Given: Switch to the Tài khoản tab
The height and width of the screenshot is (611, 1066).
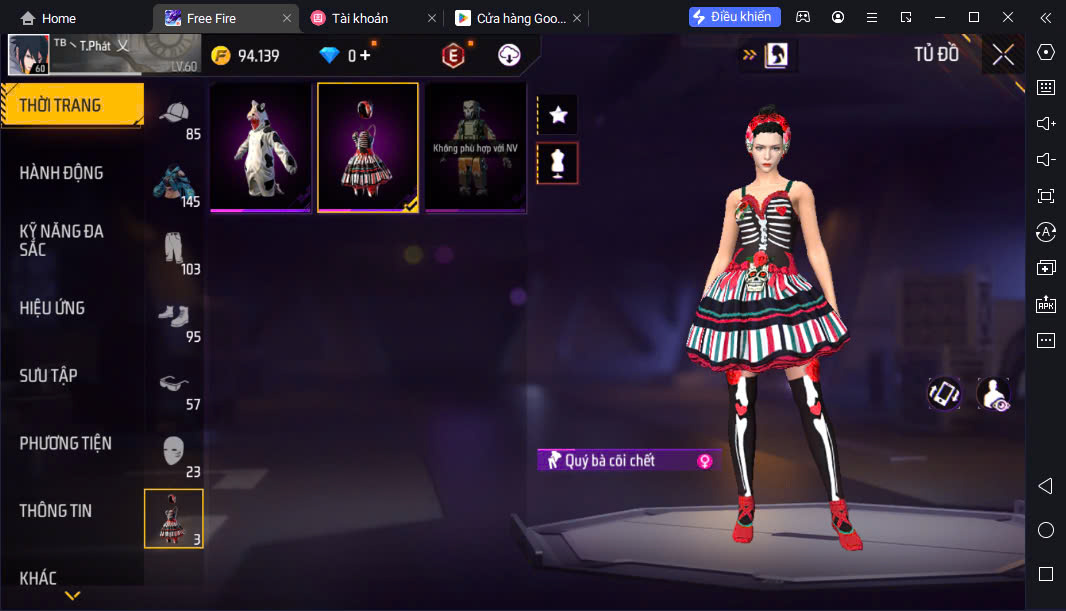Looking at the screenshot, I should pyautogui.click(x=360, y=18).
